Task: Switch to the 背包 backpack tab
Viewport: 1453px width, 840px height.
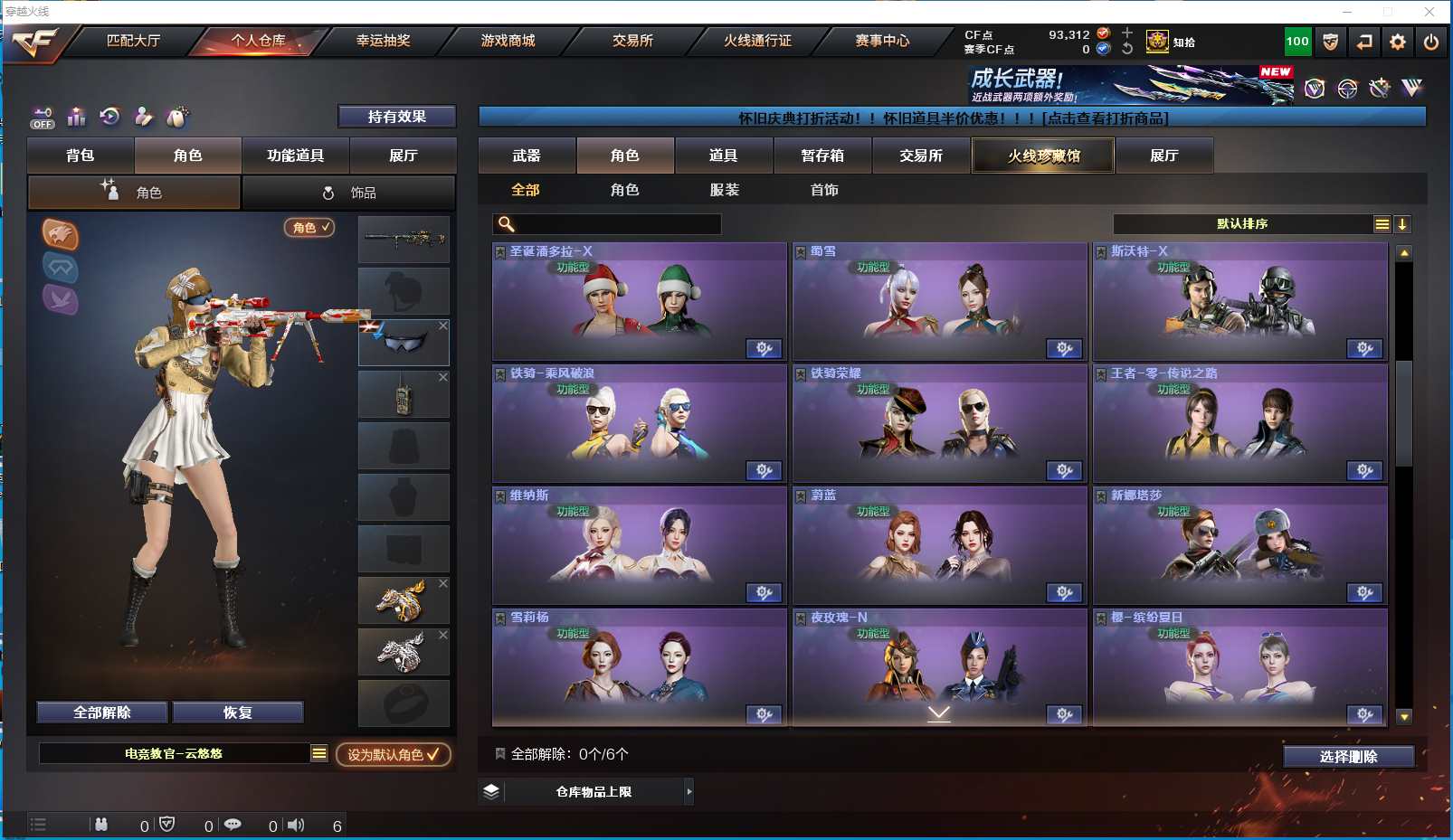Action: (81, 156)
